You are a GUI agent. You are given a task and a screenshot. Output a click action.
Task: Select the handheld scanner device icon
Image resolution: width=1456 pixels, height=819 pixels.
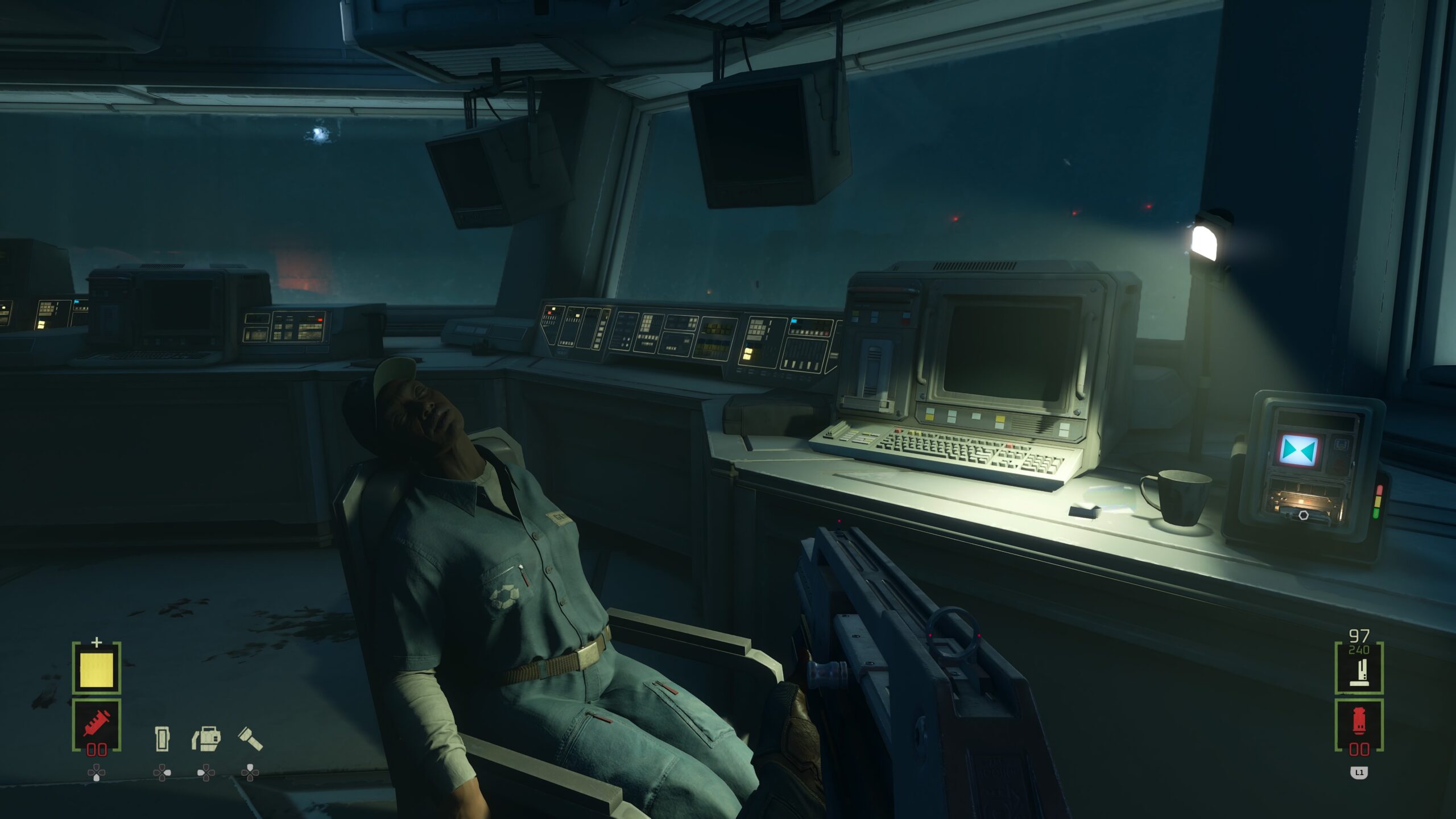coord(206,738)
